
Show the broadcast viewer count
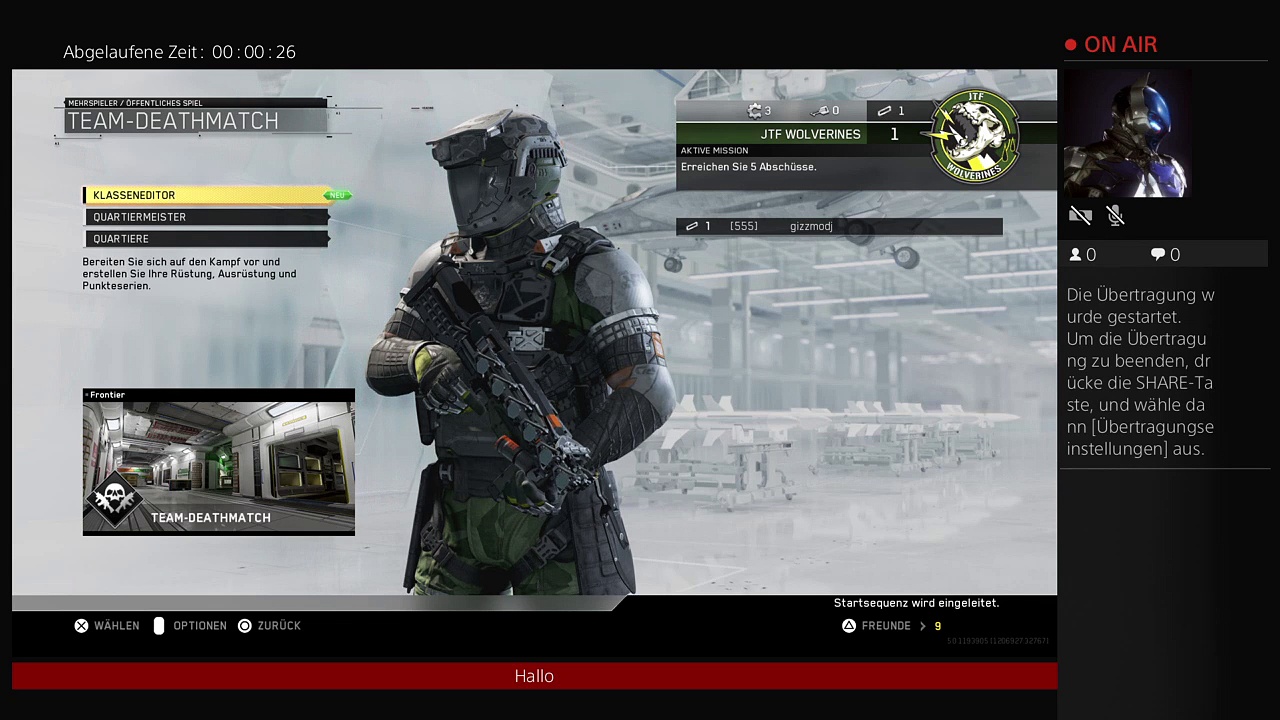click(1082, 255)
